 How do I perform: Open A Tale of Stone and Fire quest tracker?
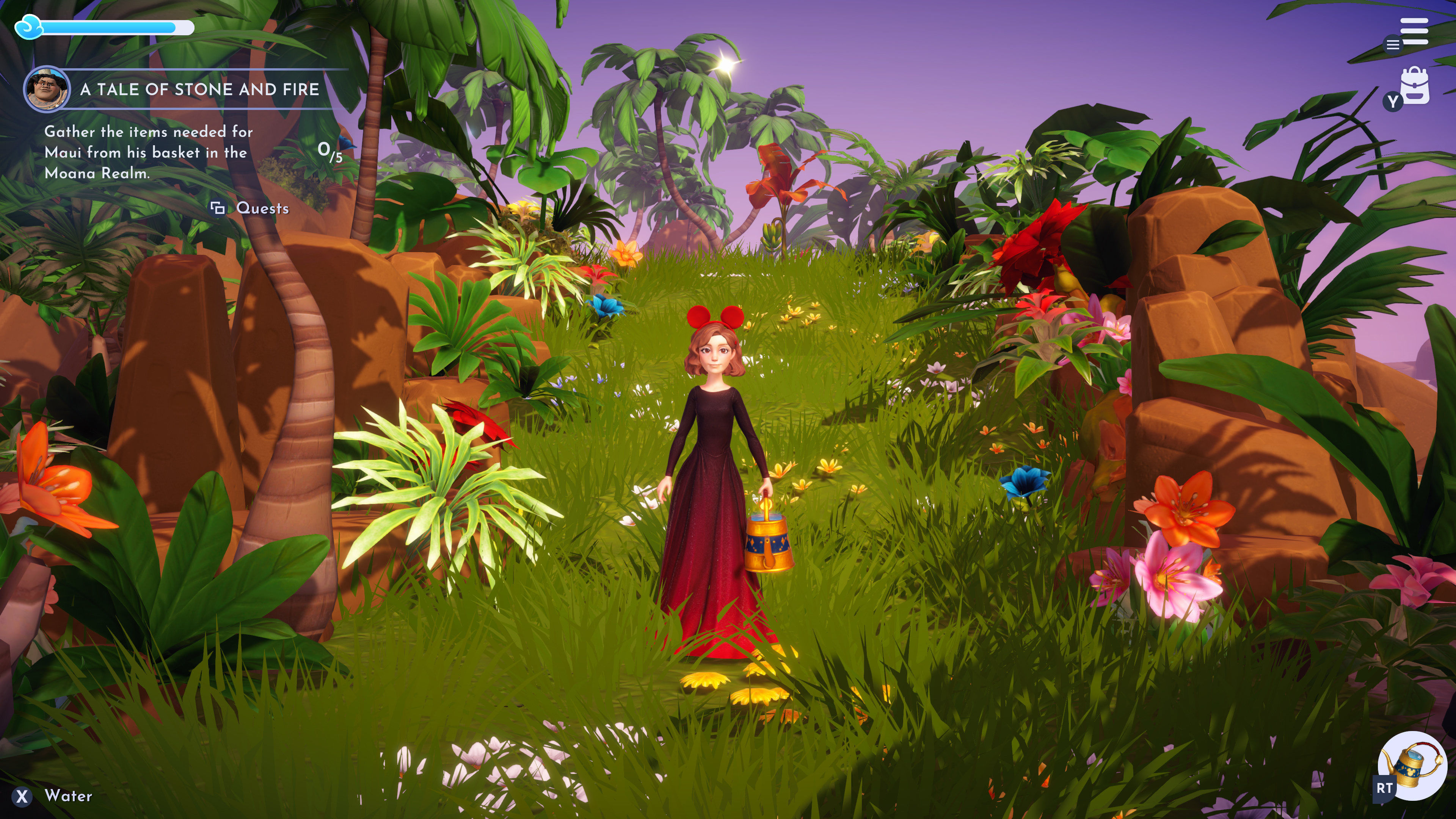point(199,89)
